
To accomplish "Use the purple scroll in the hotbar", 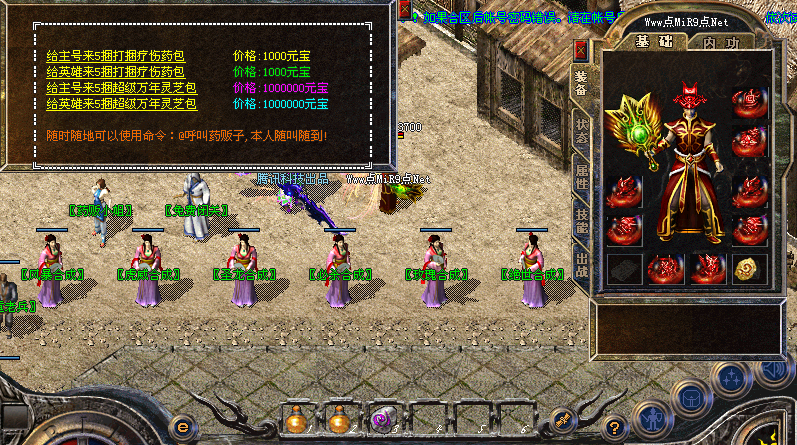I will [382, 420].
